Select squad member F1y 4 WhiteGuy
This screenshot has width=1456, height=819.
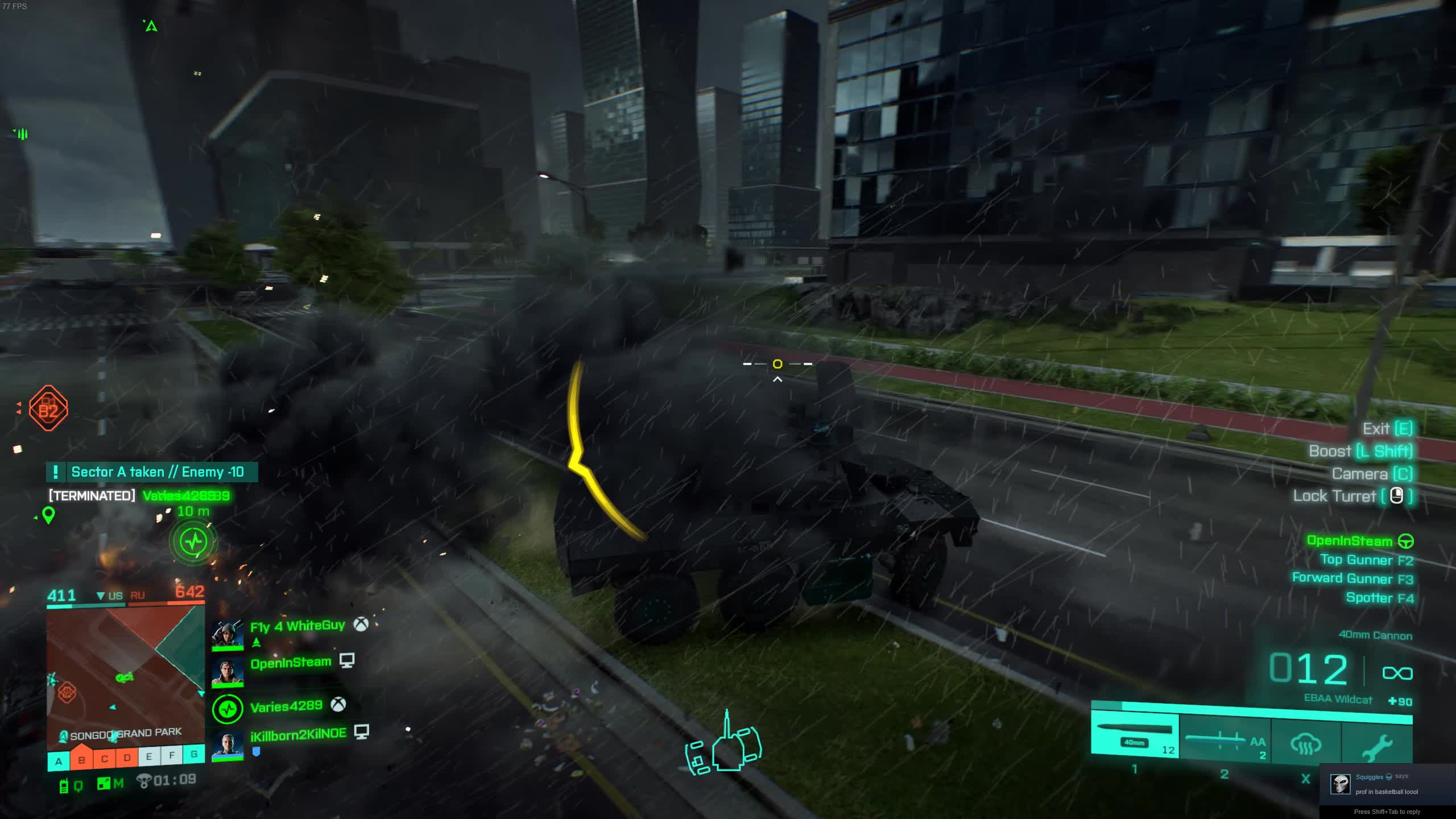coord(297,626)
